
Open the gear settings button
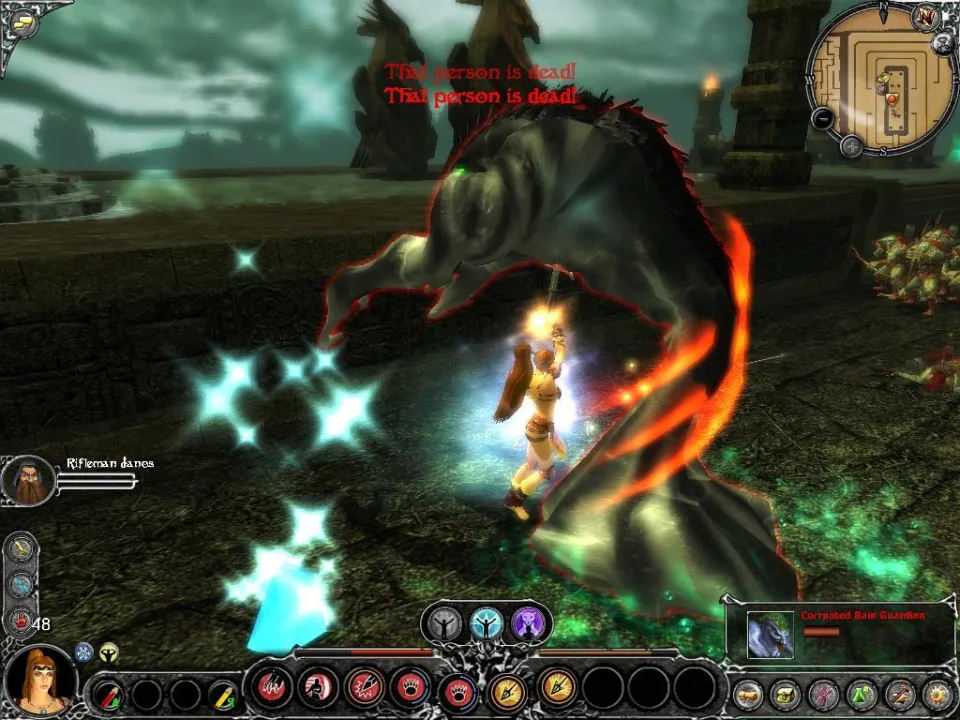click(937, 693)
